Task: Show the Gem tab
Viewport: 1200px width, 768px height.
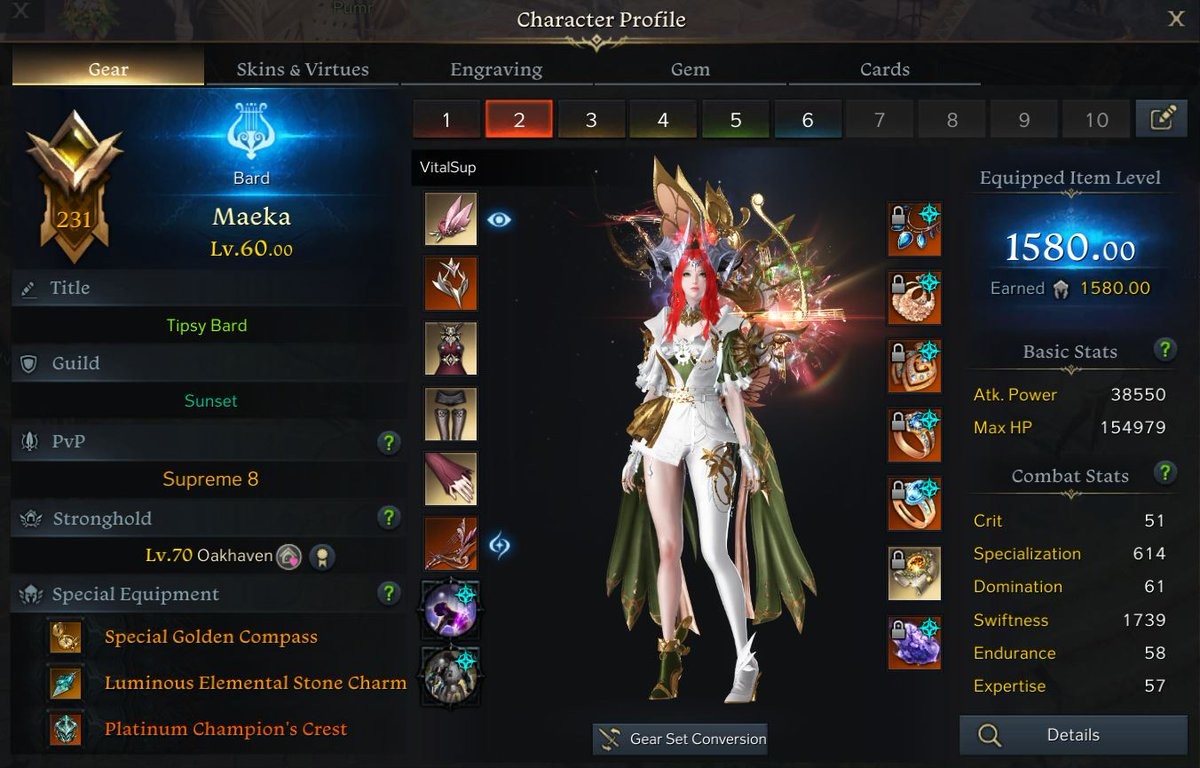Action: [x=690, y=69]
